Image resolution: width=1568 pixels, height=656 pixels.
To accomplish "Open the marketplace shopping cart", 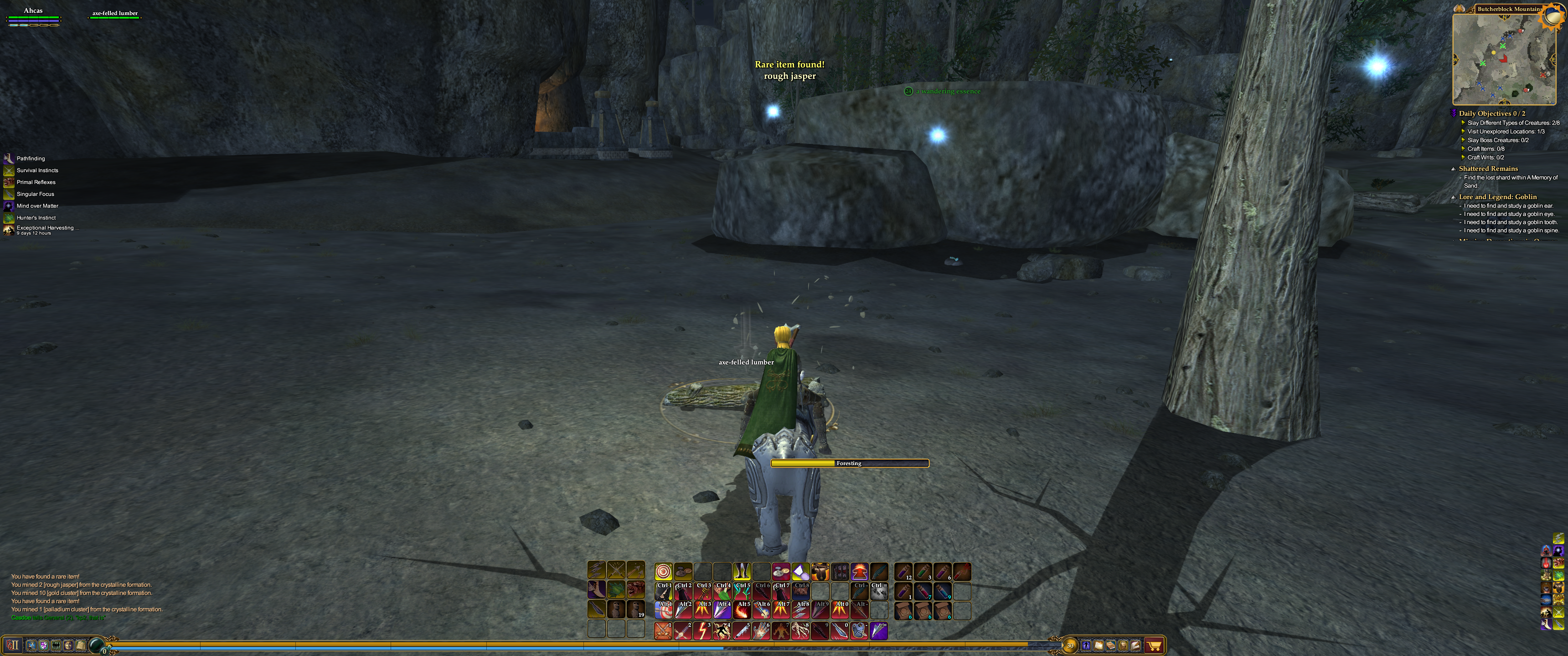I will tap(1154, 645).
